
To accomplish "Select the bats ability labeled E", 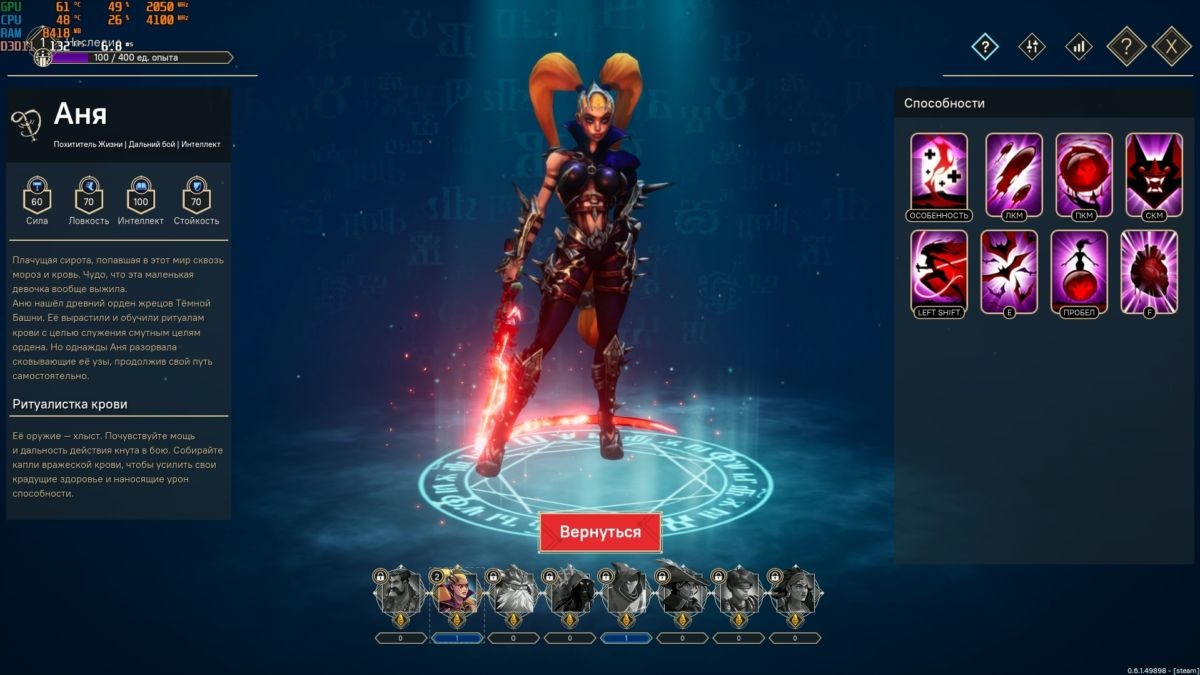I will [1009, 270].
